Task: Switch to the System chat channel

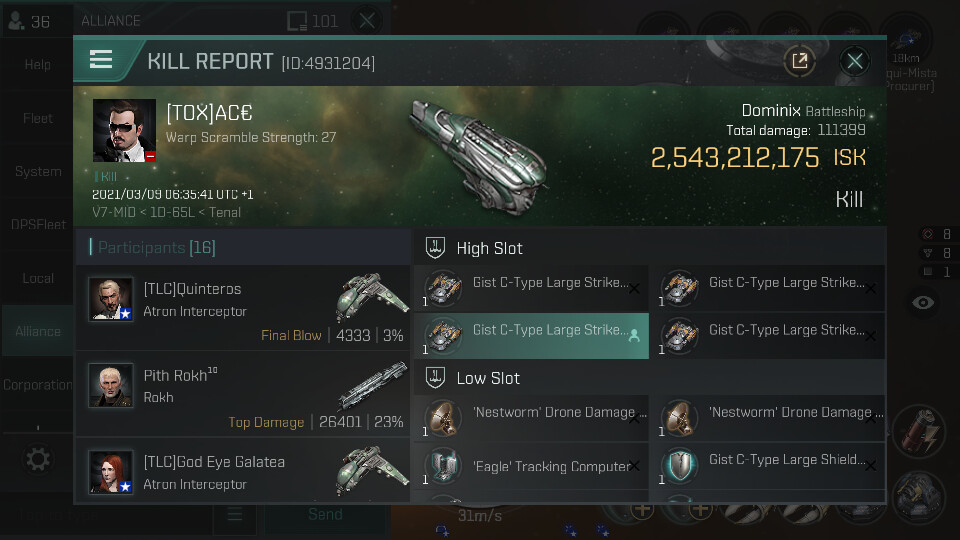Action: 38,171
